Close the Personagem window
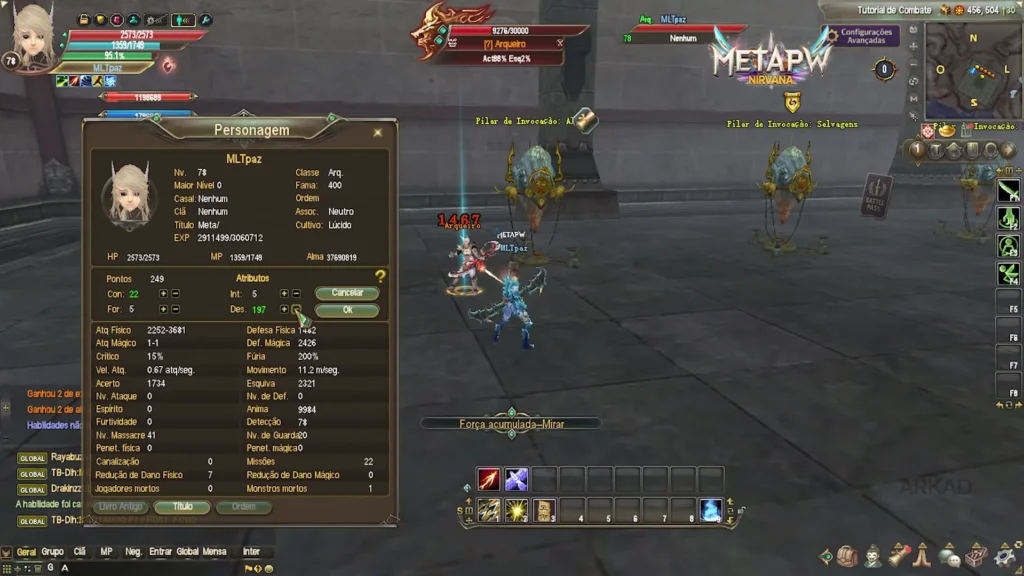 coord(377,132)
